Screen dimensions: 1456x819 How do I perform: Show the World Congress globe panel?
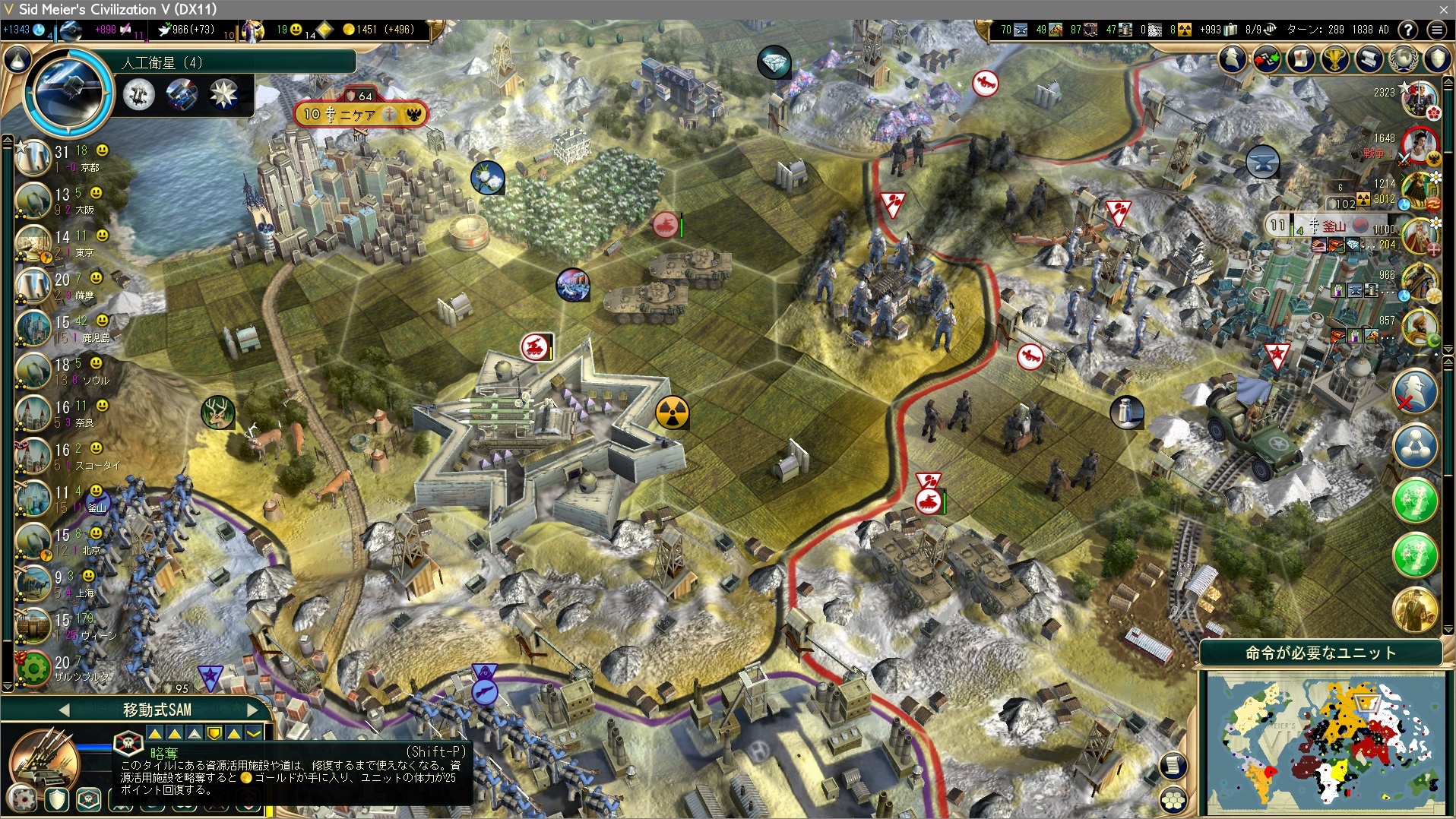(1404, 59)
